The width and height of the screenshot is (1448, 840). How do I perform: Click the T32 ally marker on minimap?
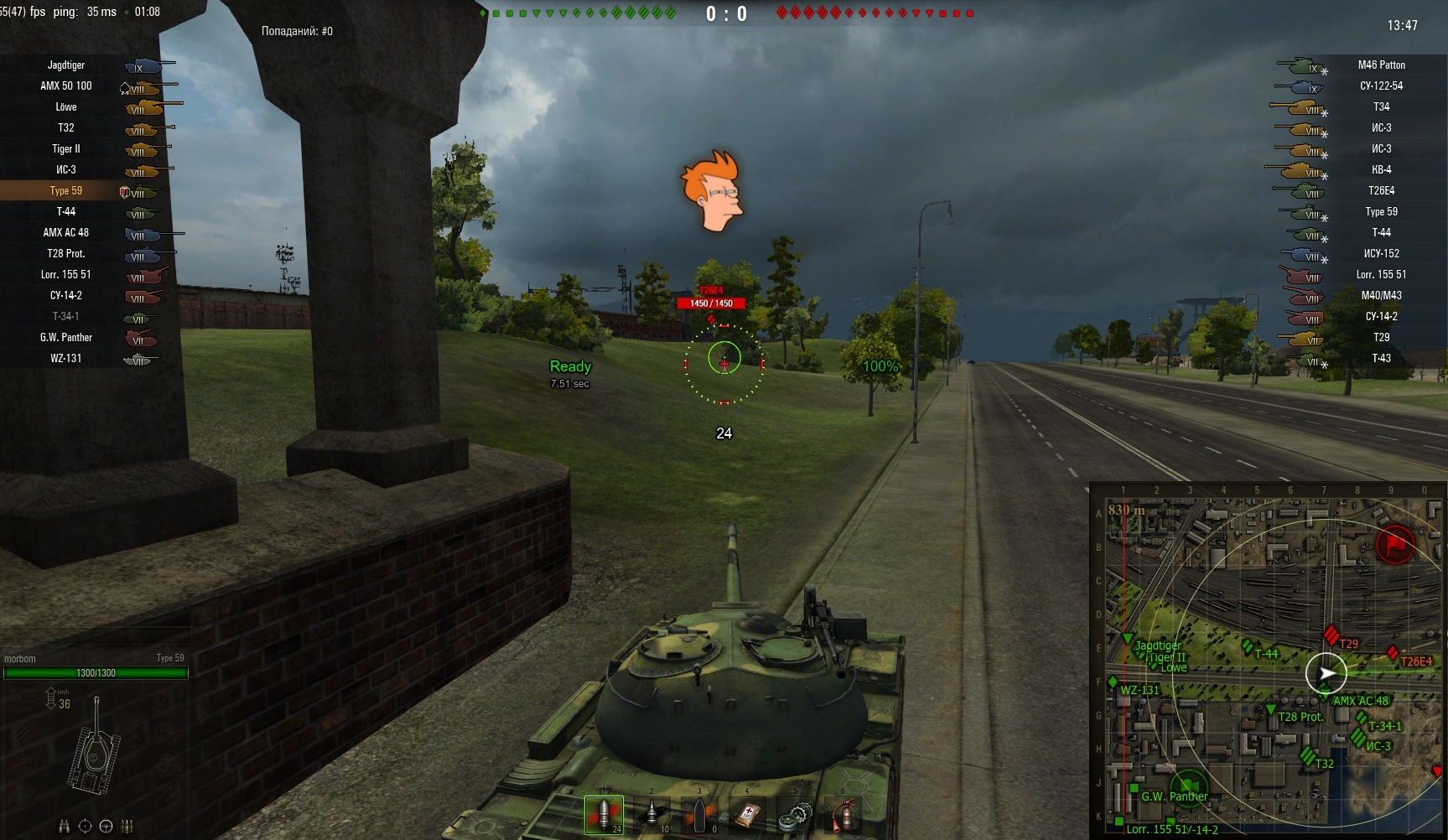click(x=1307, y=755)
